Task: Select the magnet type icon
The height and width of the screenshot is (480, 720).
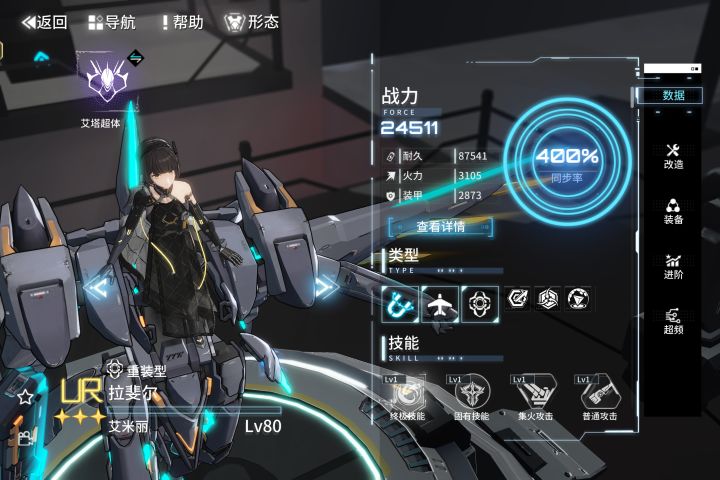Action: coord(400,300)
